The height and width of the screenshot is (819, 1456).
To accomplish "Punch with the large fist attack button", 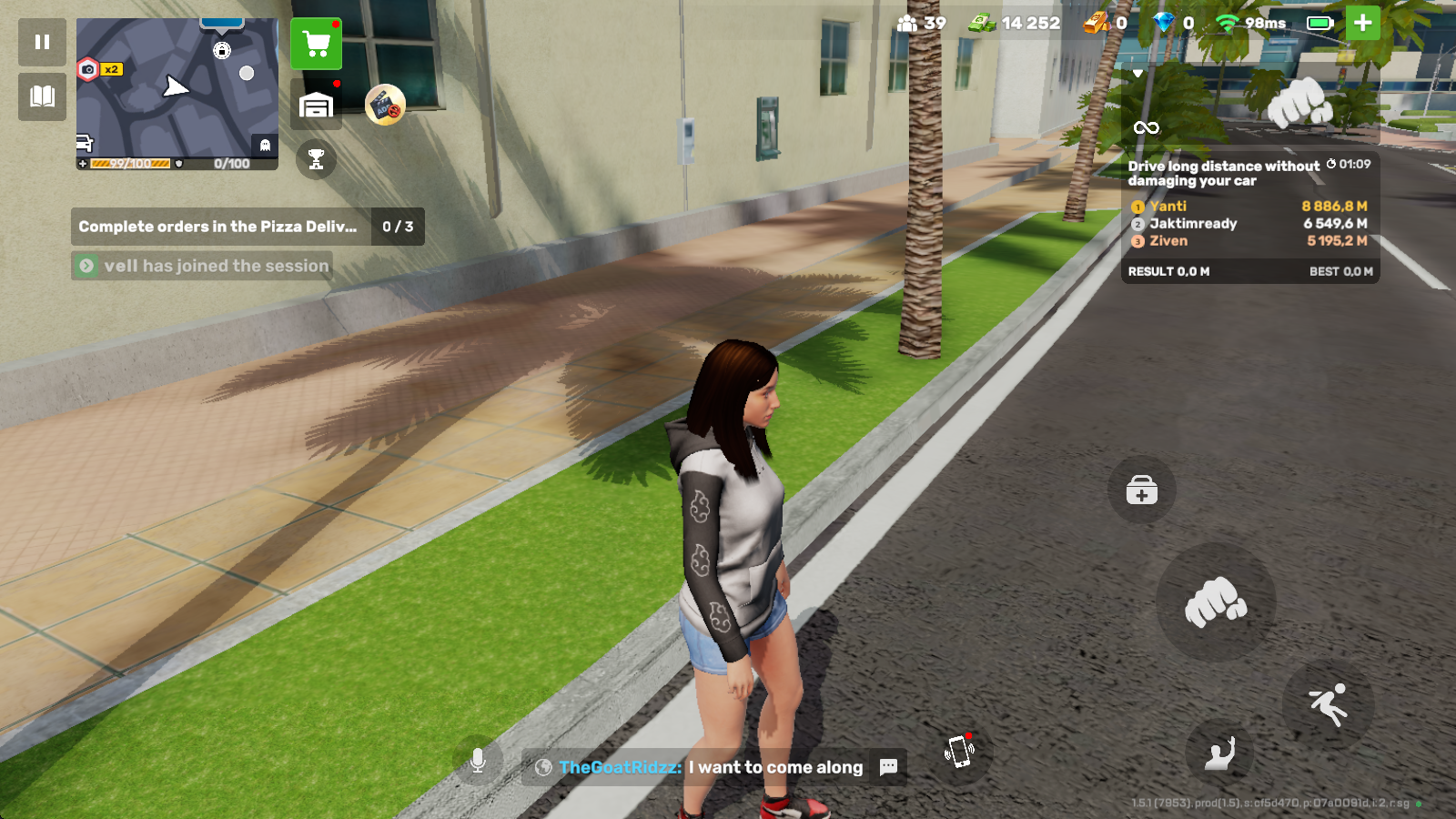I will click(x=1215, y=602).
